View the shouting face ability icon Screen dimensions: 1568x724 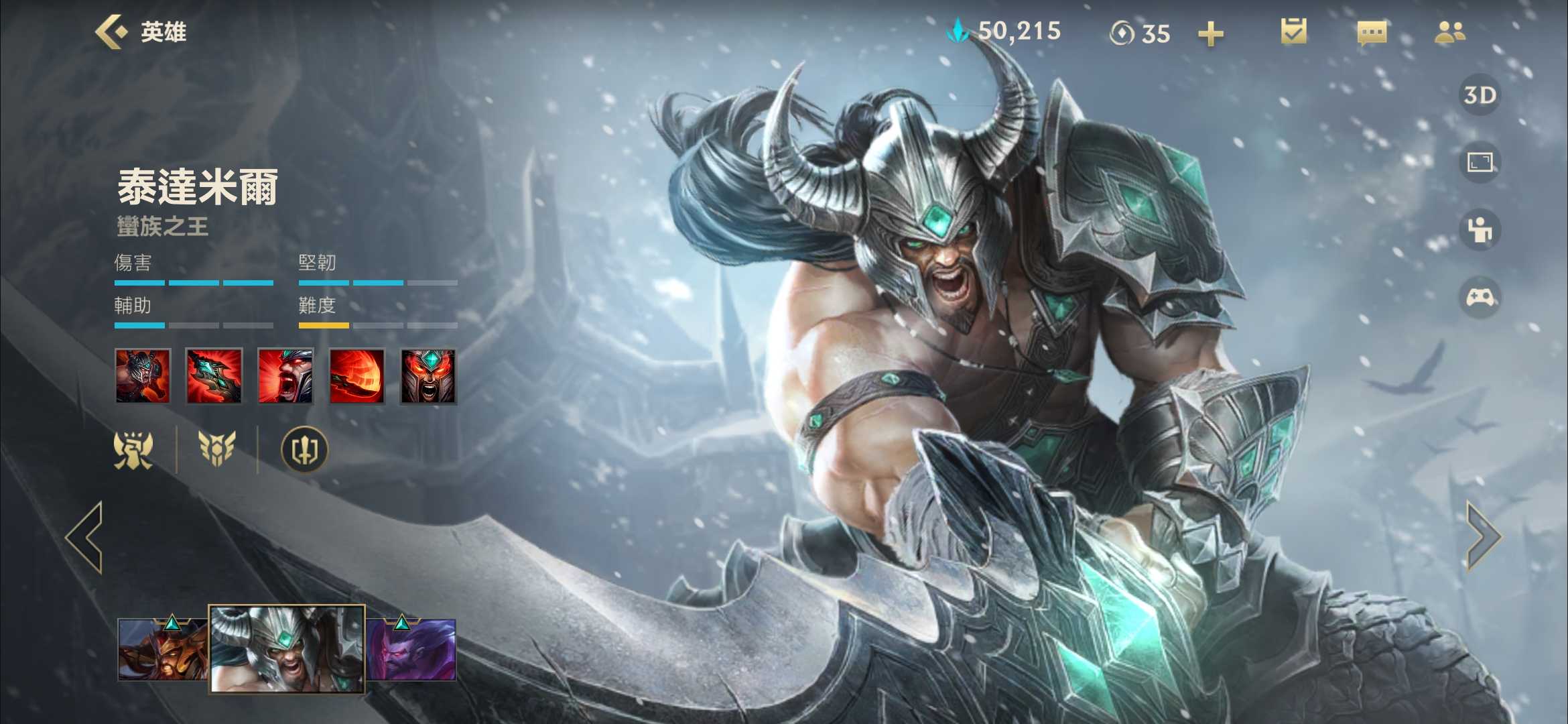(285, 376)
